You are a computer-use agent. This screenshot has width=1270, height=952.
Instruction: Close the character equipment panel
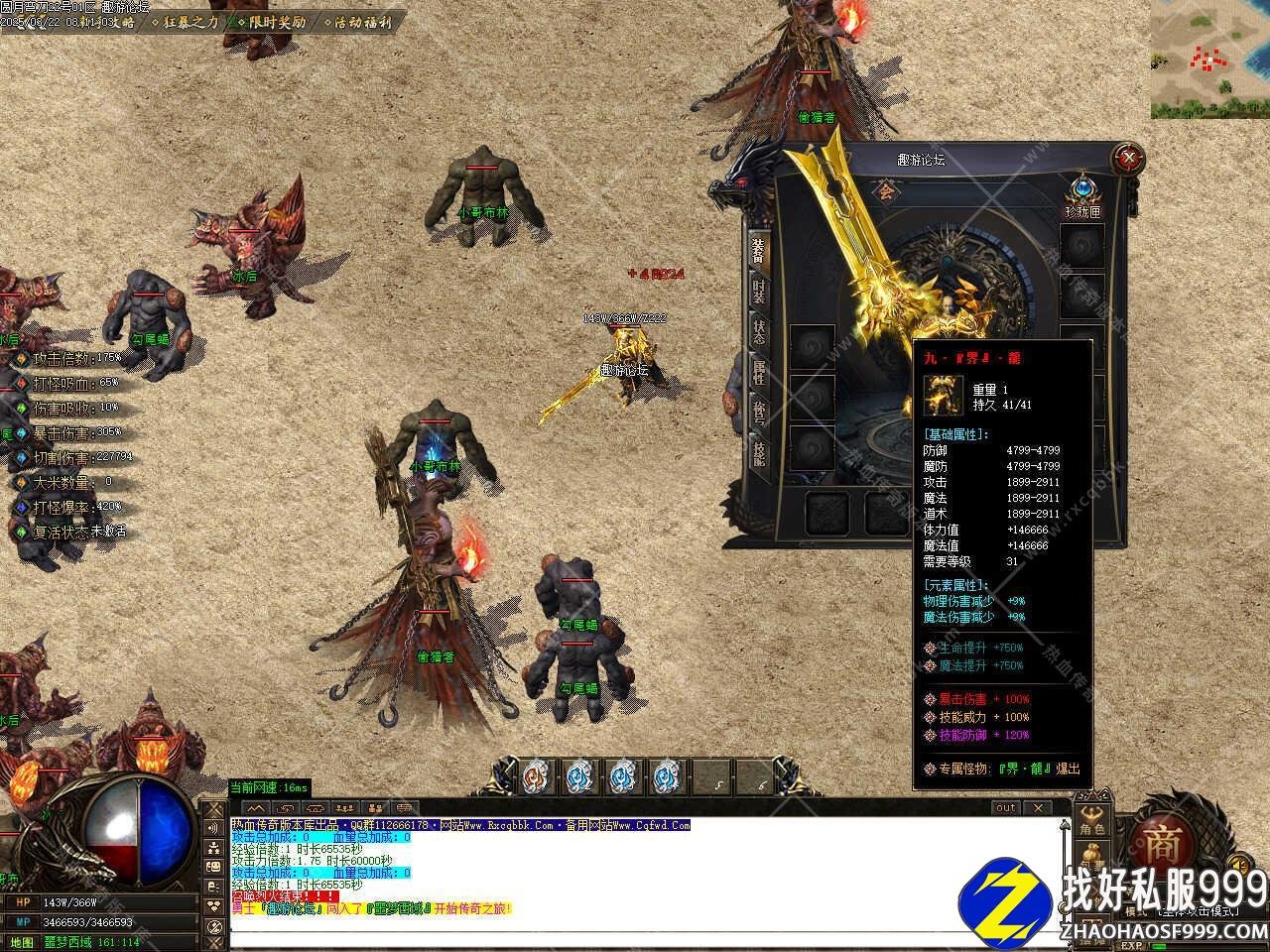(x=1128, y=157)
